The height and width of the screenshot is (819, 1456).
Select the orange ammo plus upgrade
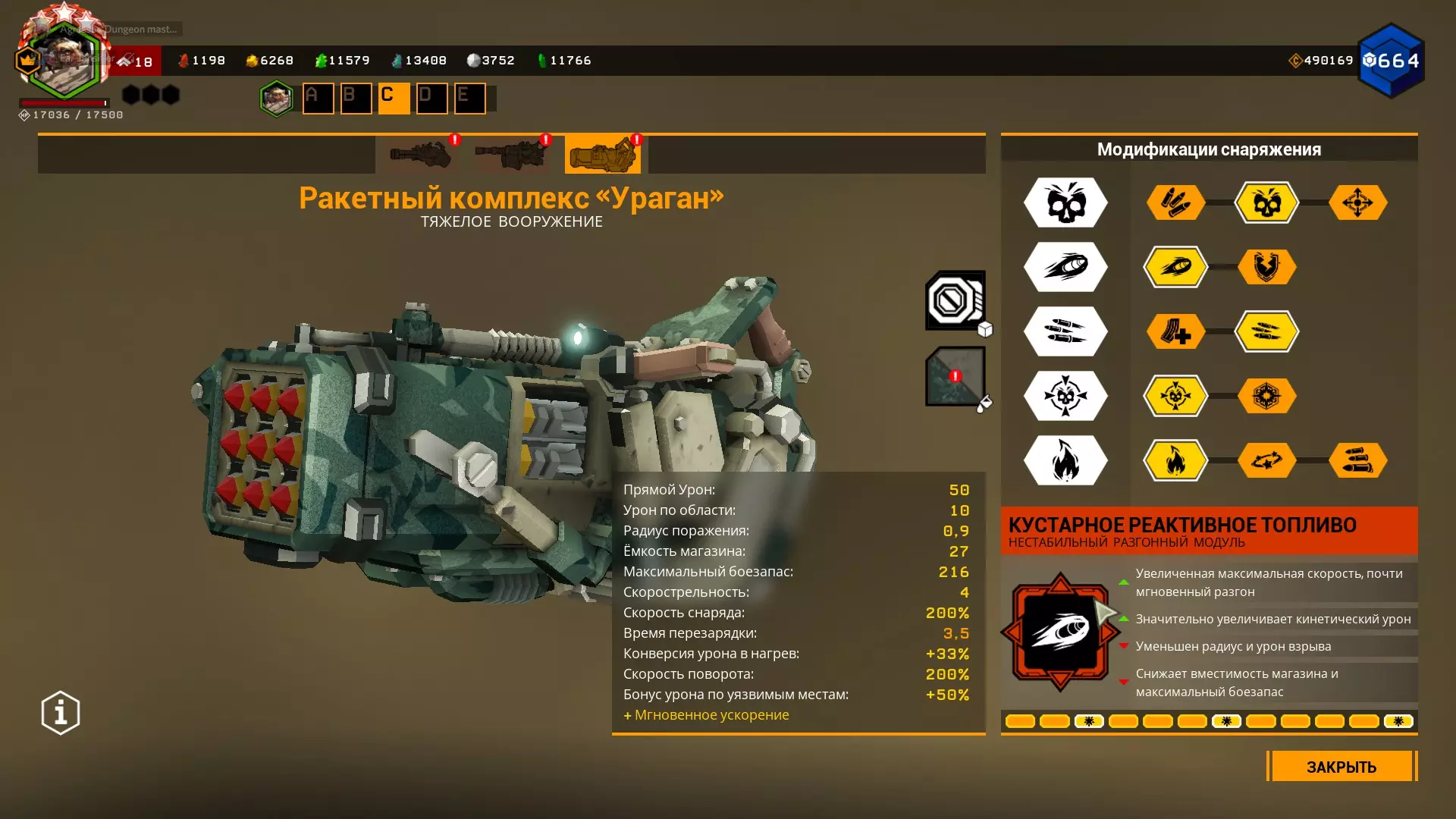click(x=1175, y=331)
